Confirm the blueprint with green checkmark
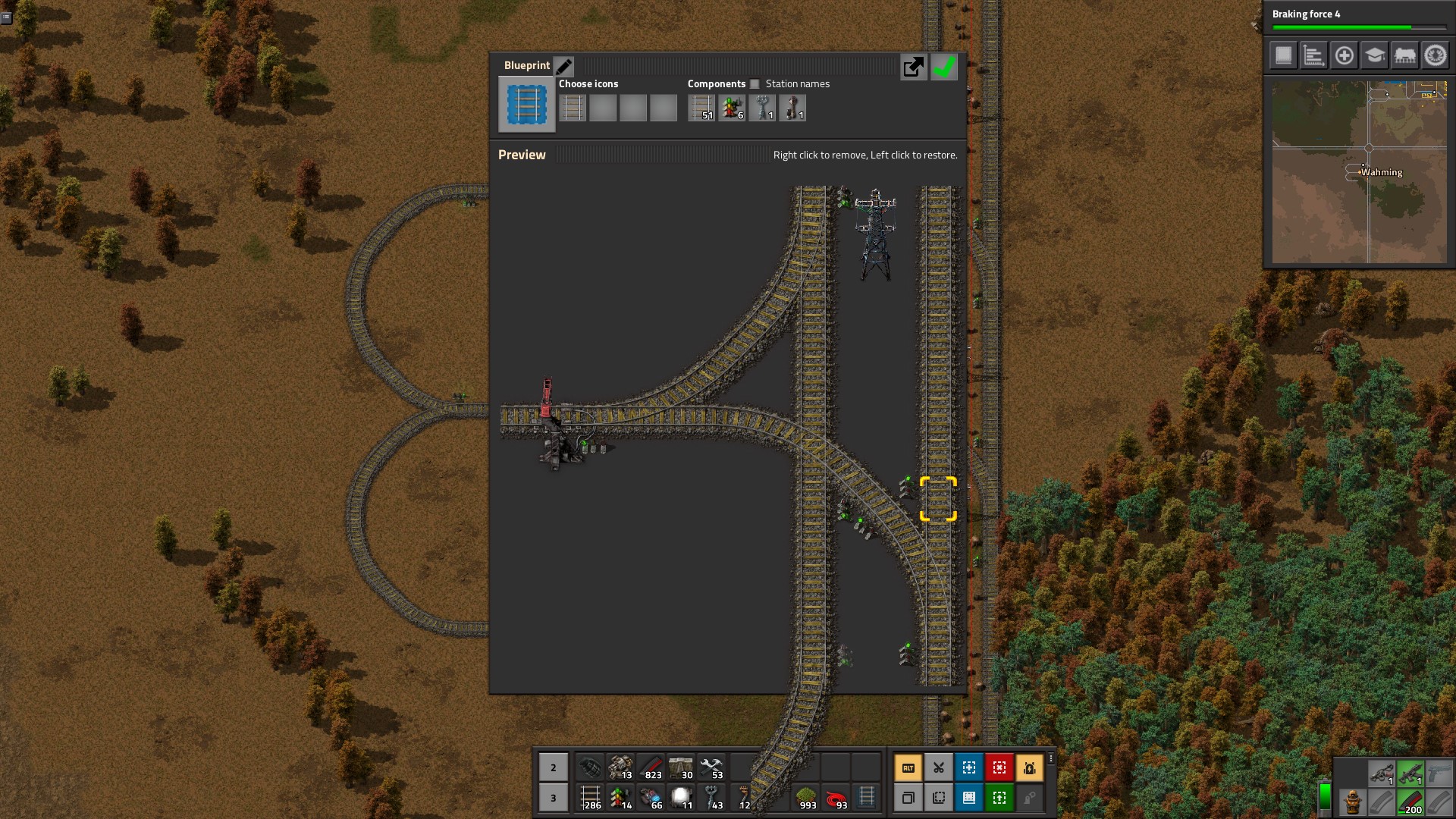1456x819 pixels. [x=944, y=67]
